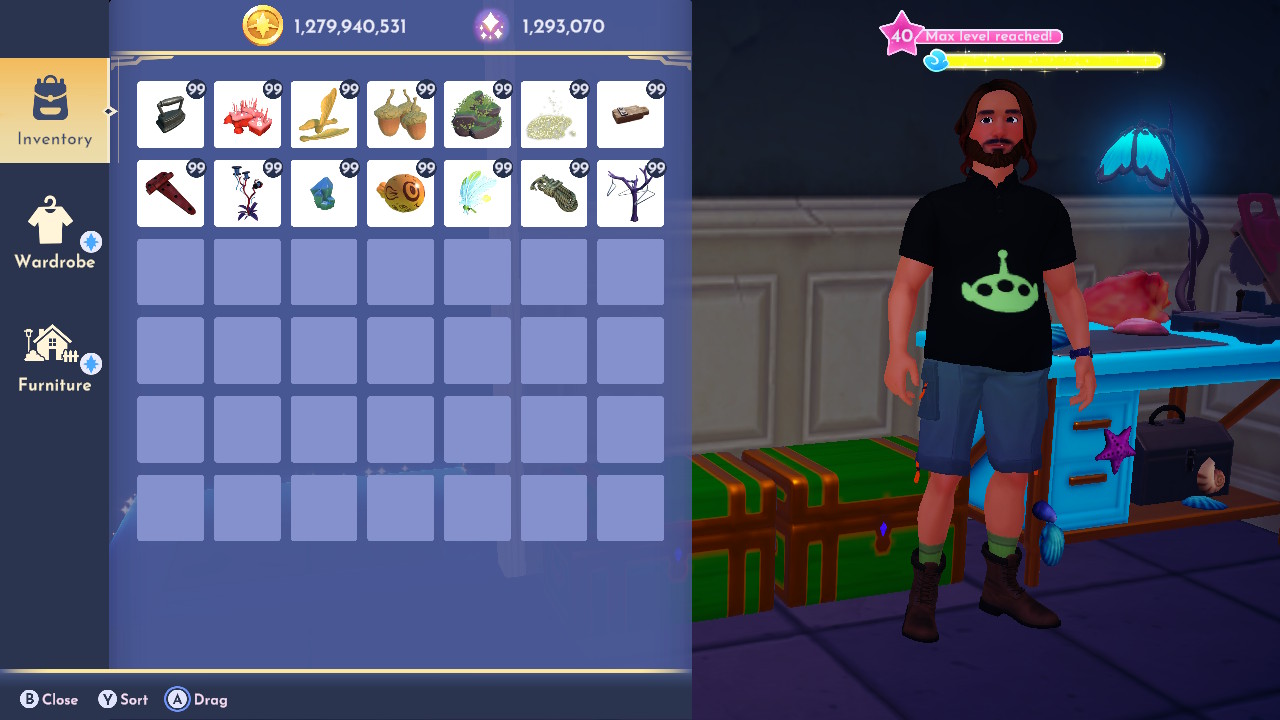Select the acorns stack in inventory
1280x720 pixels.
[x=400, y=114]
